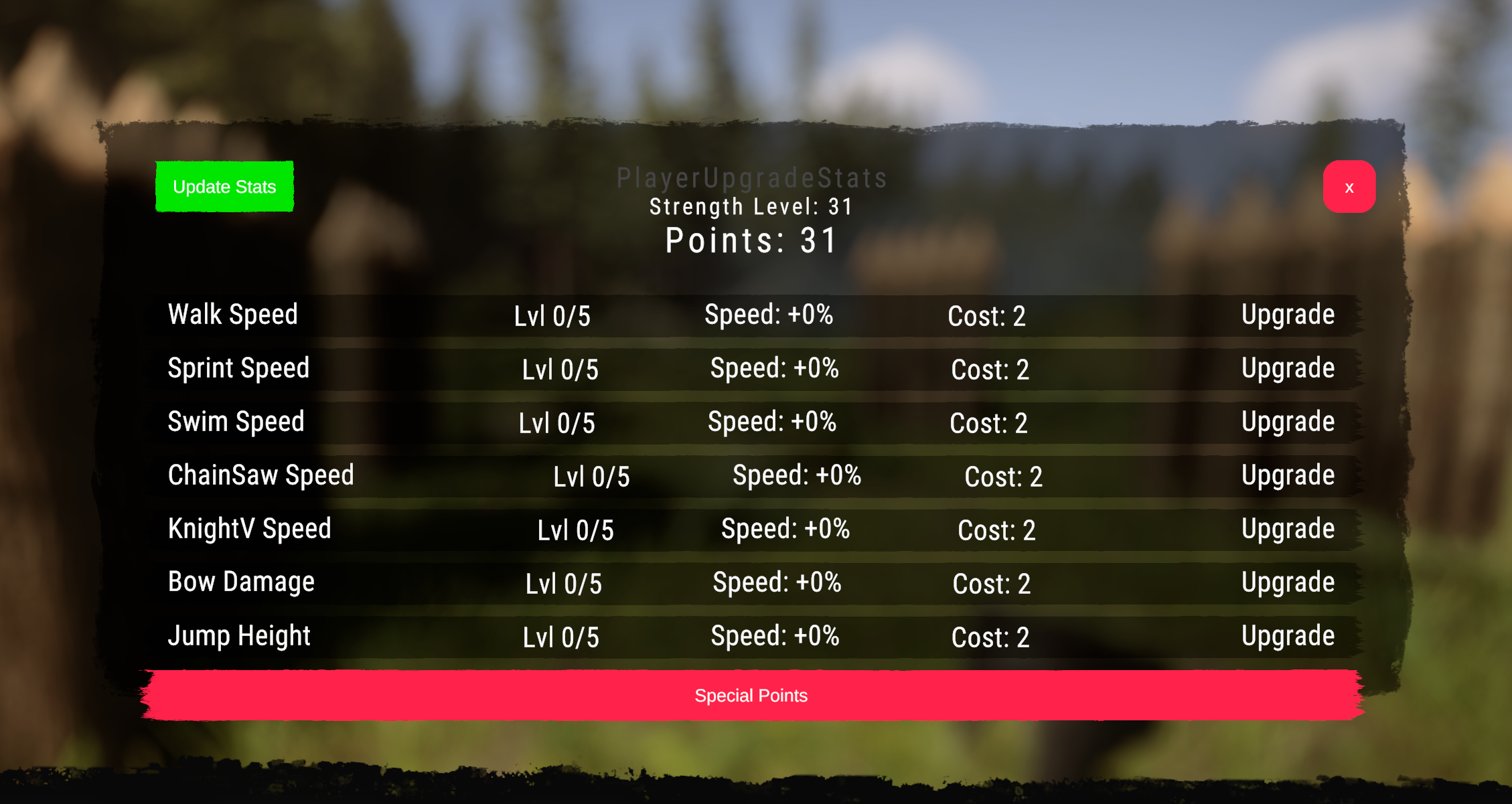Select the Walk Speed stat label

232,315
